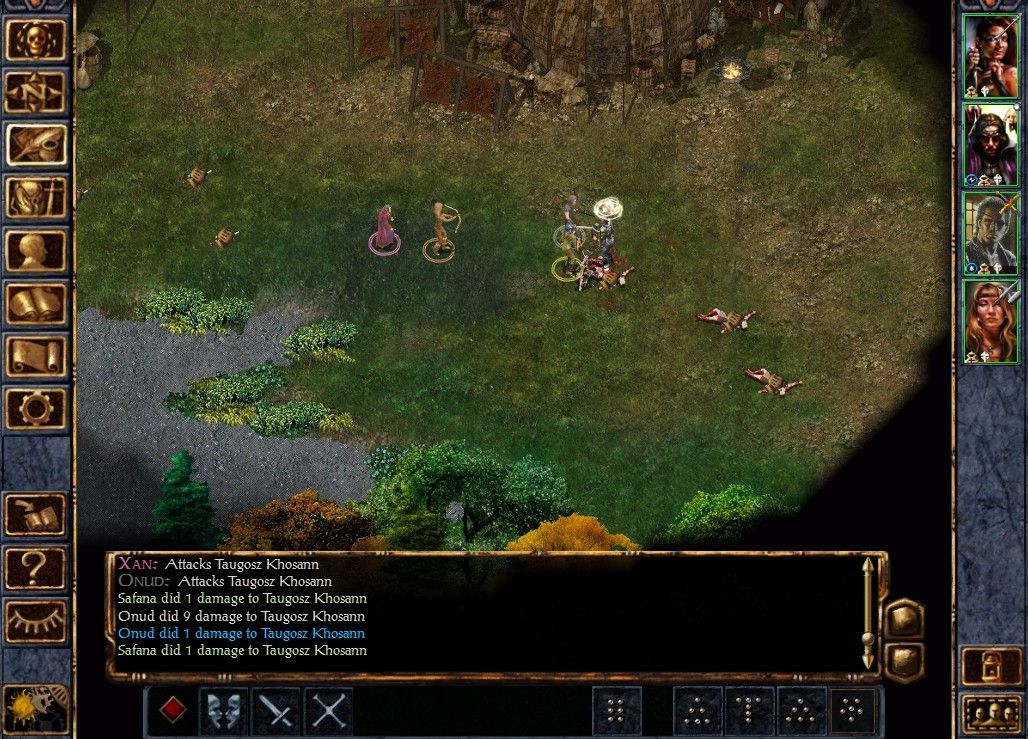Click the red diamond guard button
This screenshot has height=739, width=1028.
(x=173, y=711)
